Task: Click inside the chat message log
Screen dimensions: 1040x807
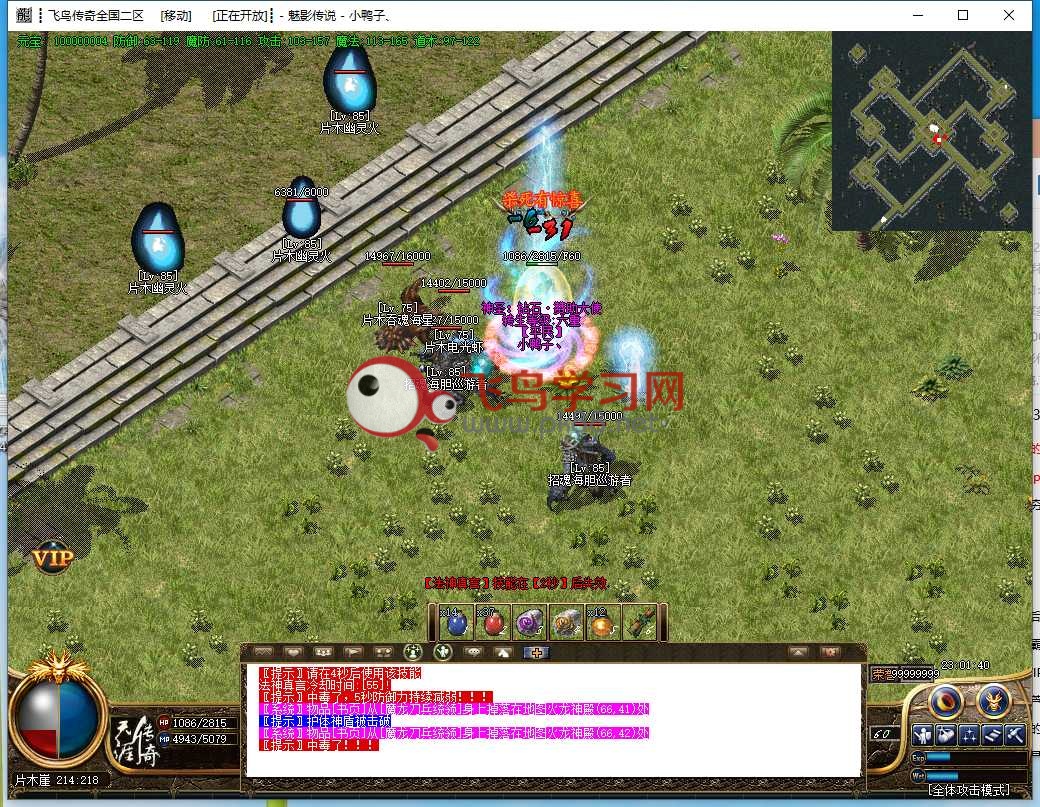Action: (552, 720)
